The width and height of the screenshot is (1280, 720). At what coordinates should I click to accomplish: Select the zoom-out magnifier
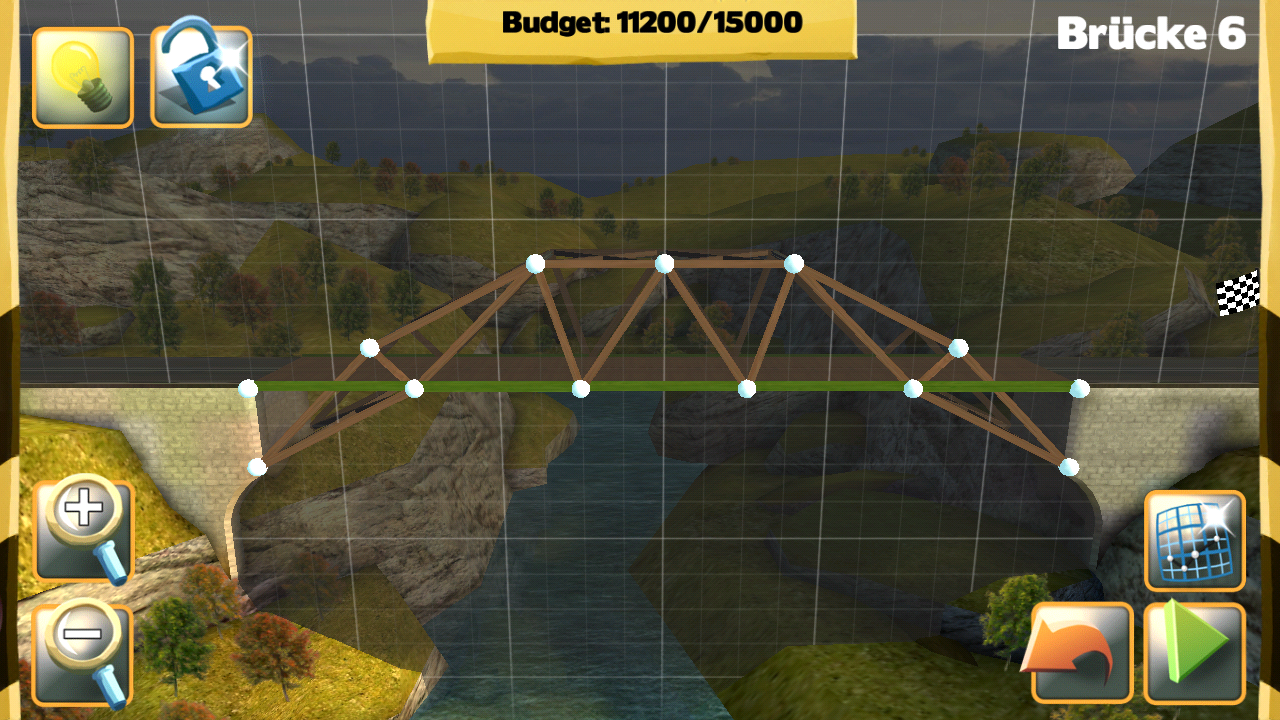[83, 650]
